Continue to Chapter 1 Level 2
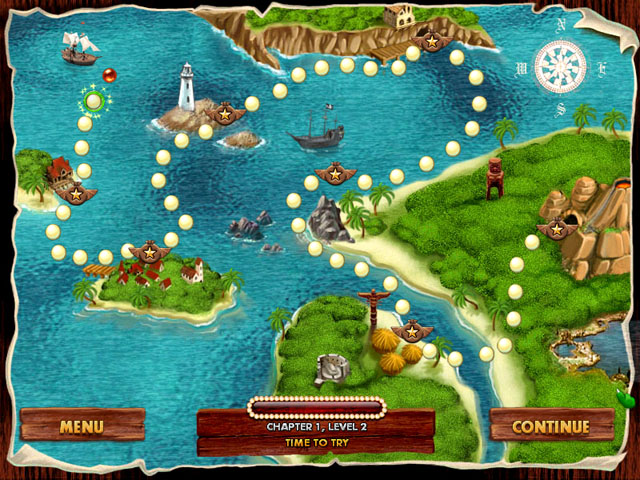Viewport: 640px width, 480px height. pyautogui.click(x=550, y=425)
